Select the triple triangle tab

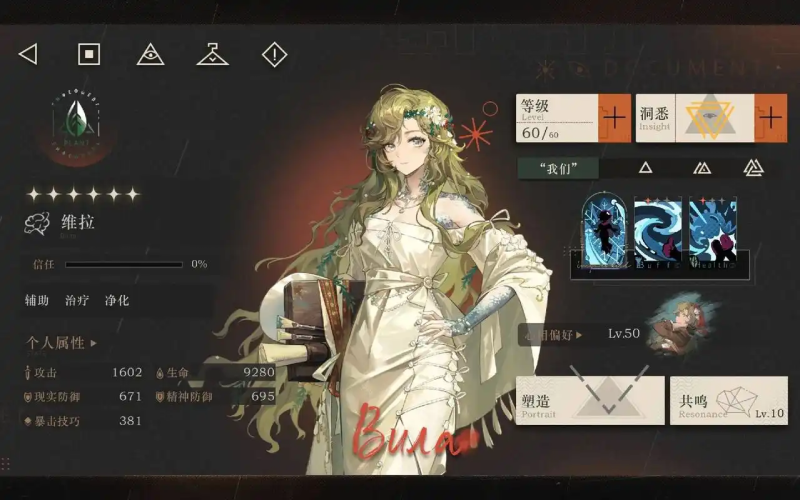click(x=753, y=168)
